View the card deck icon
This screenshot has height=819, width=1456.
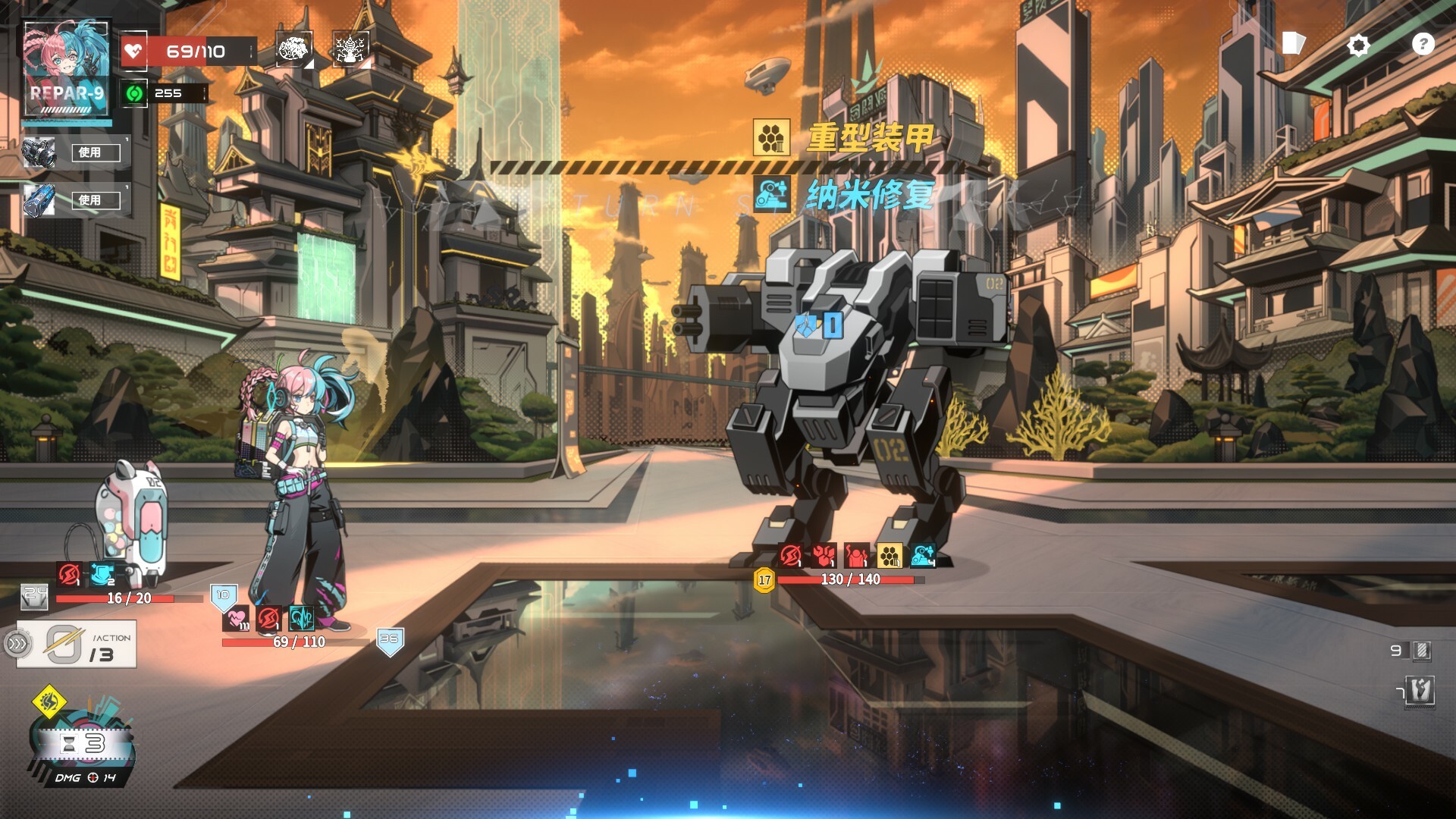[x=1293, y=43]
